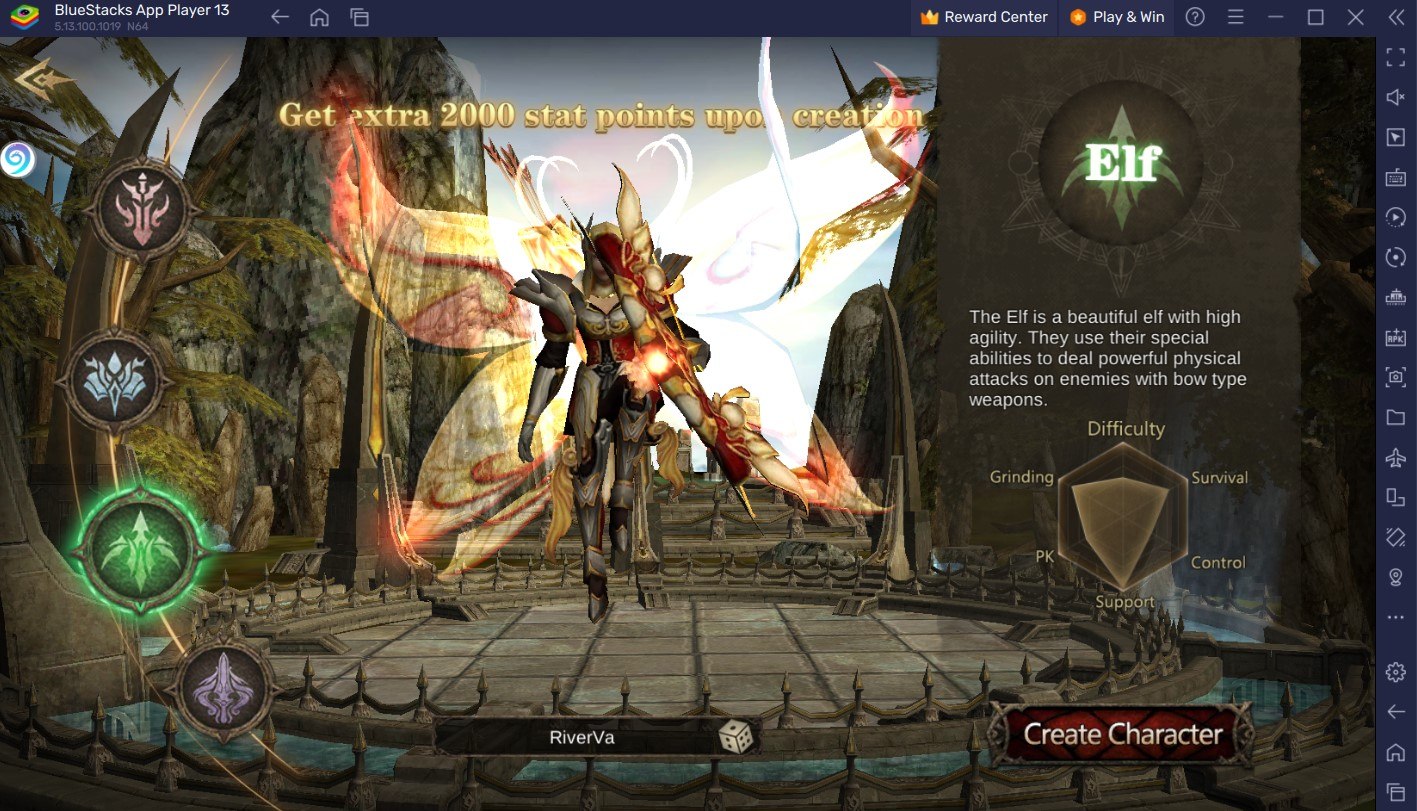
Task: Click the Create Character button
Action: pyautogui.click(x=1120, y=733)
